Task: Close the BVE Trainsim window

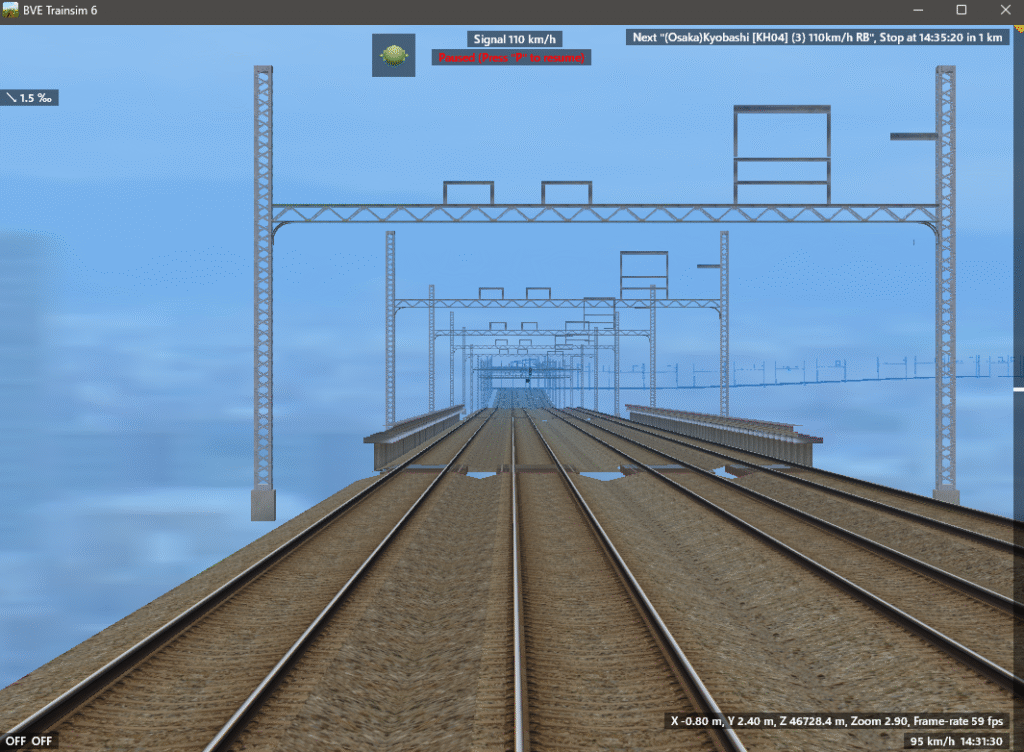Action: [1001, 10]
